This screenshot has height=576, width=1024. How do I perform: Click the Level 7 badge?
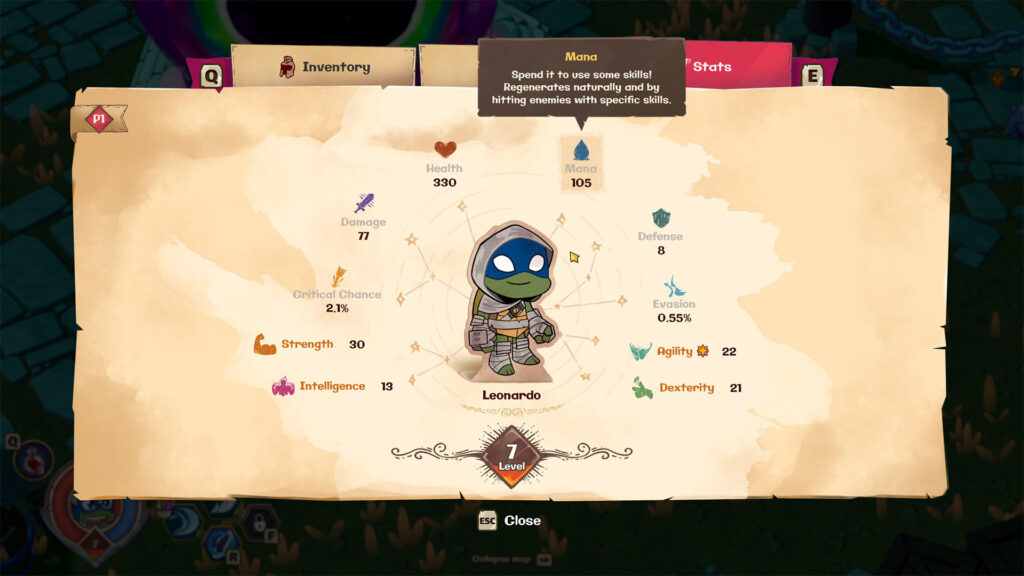(x=511, y=457)
